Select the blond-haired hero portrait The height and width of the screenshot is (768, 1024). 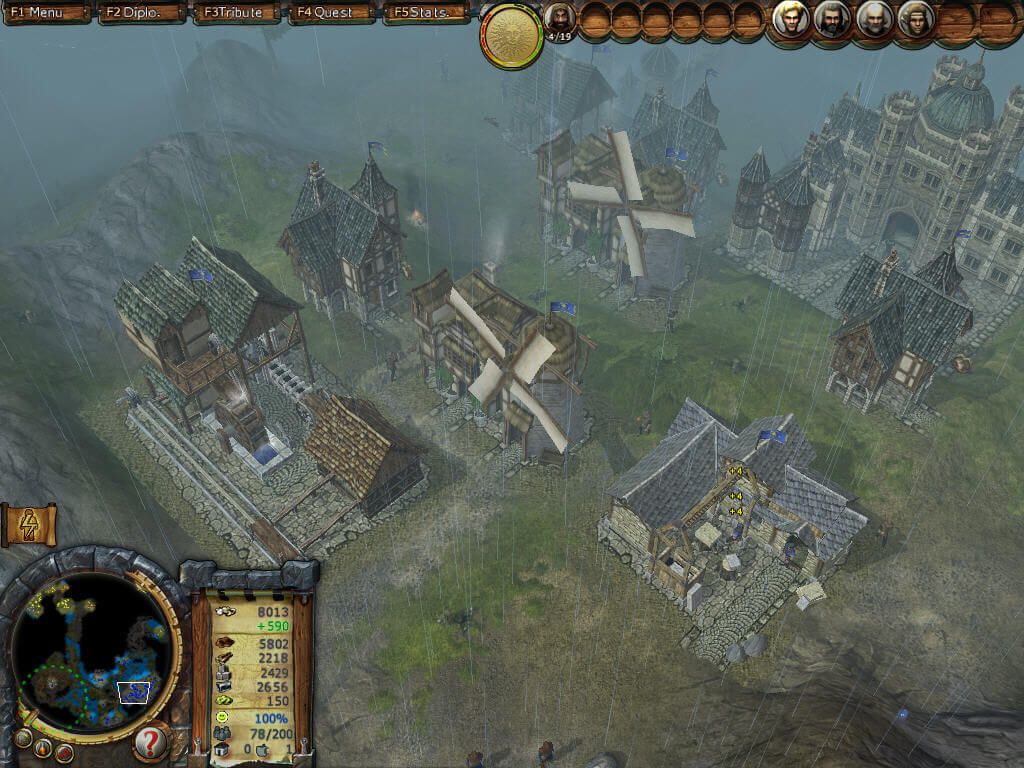point(790,19)
